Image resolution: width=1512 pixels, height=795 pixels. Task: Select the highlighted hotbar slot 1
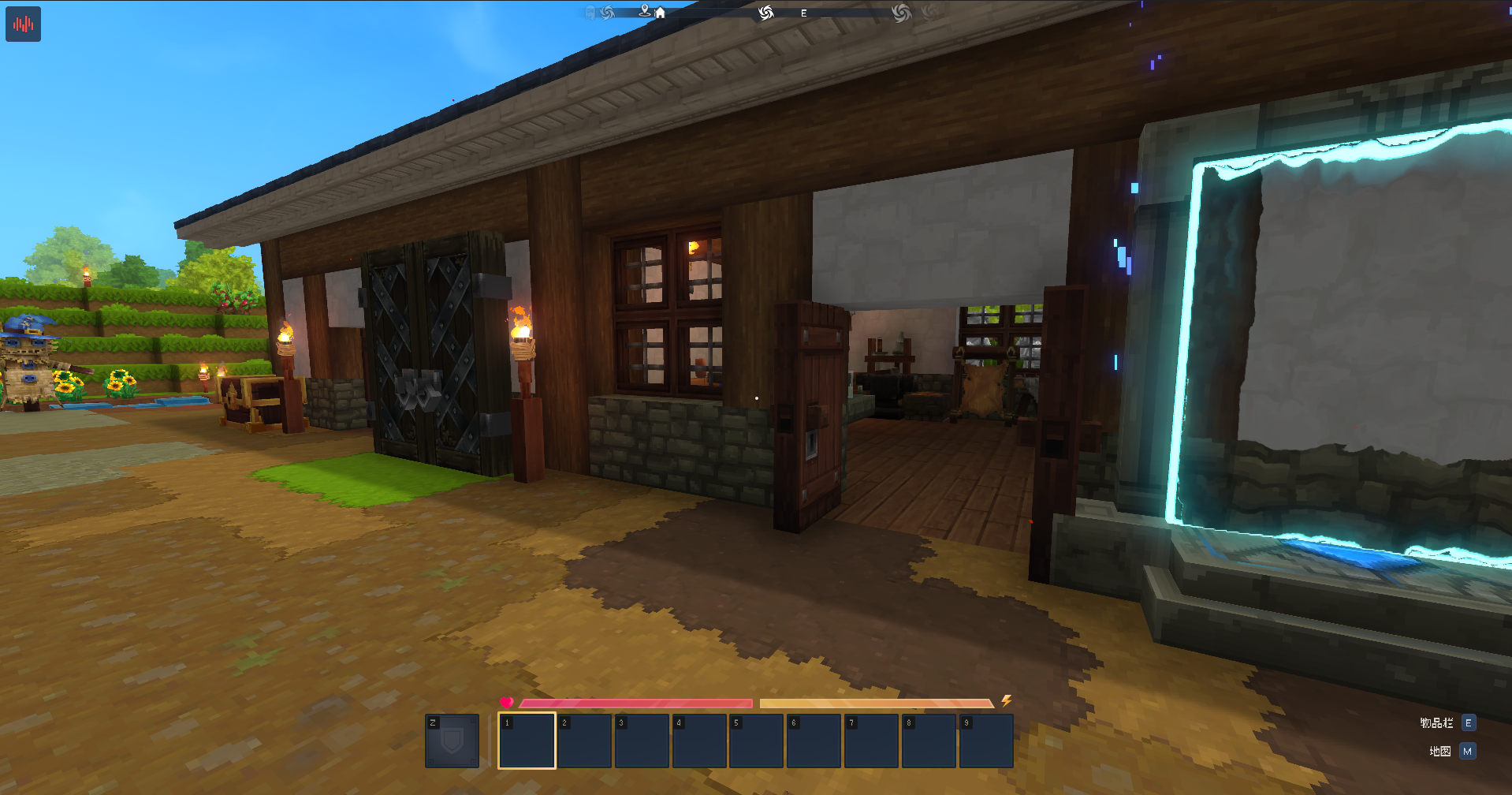pyautogui.click(x=527, y=741)
